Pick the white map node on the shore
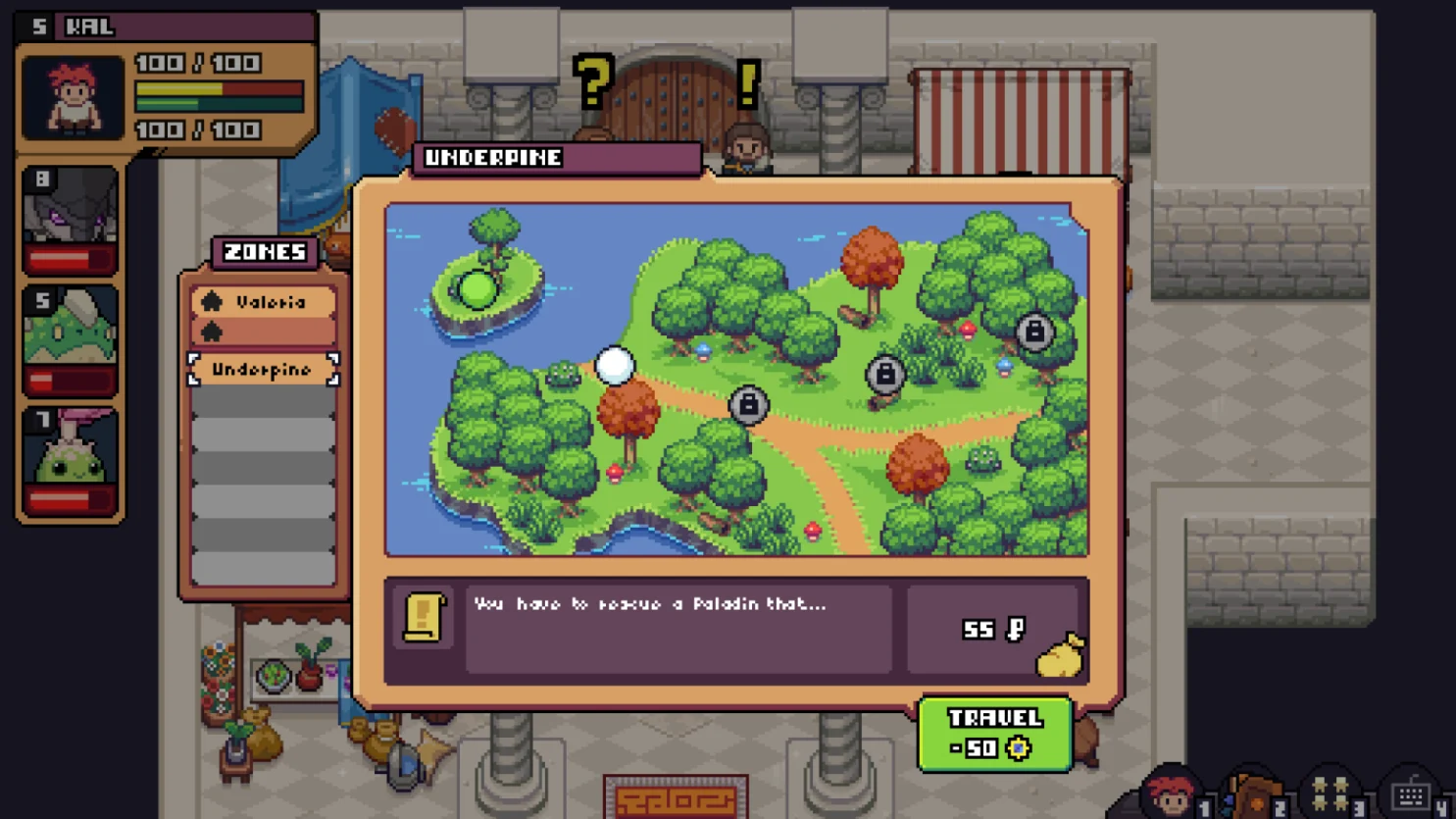 point(615,366)
